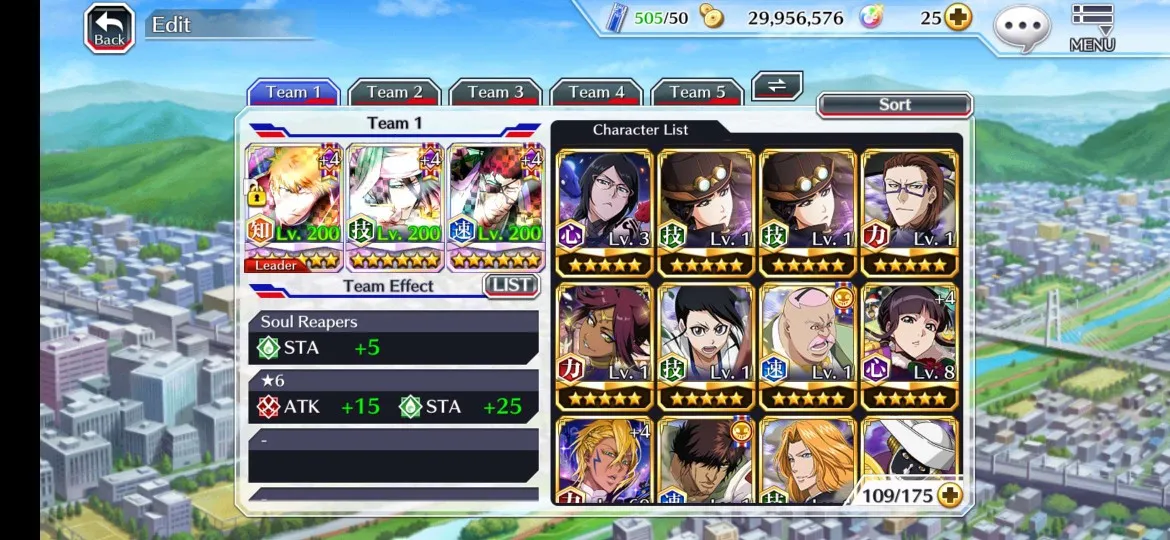
Task: Open the MENU in the top corner
Action: [1092, 28]
